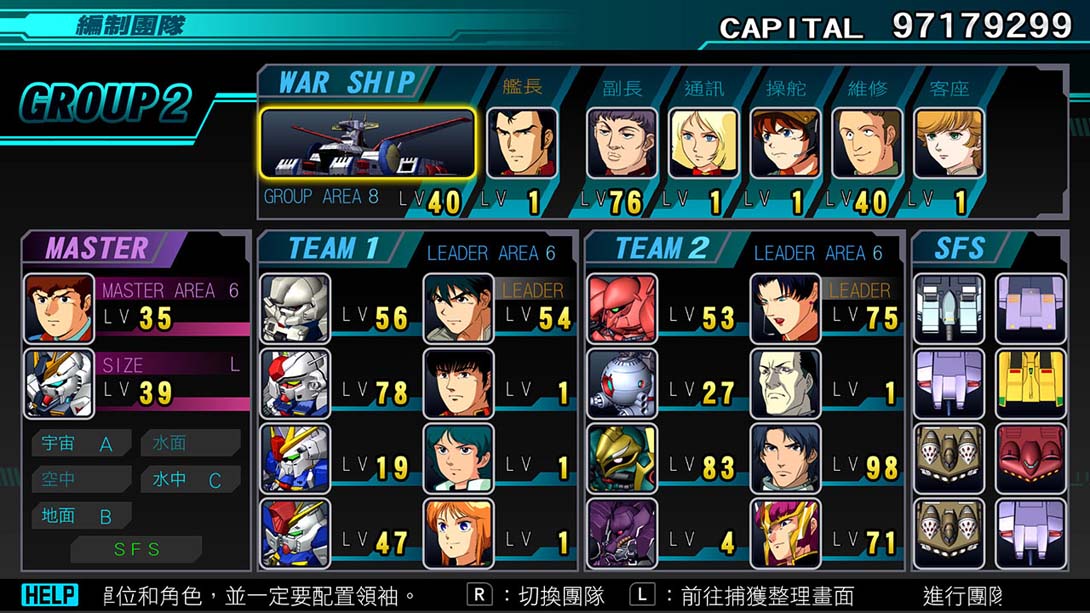Select the purple mobile suit, level 4
This screenshot has width=1090, height=613.
click(622, 534)
